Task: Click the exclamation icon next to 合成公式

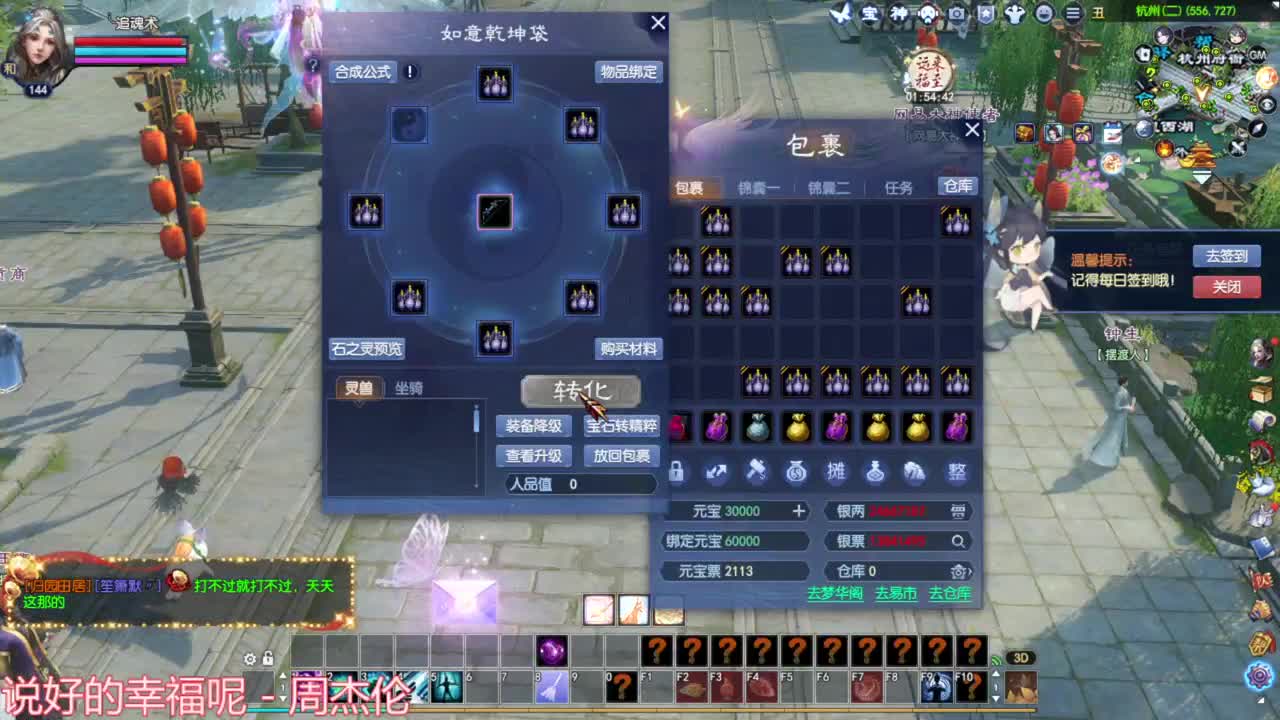Action: pos(409,71)
